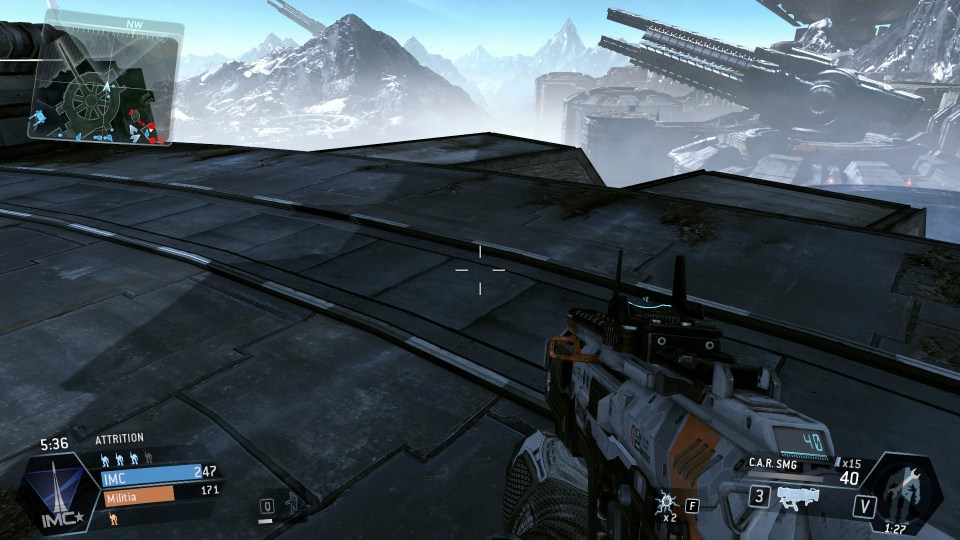Activate the pilot tactical ability icon
The image size is (960, 540).
point(289,505)
